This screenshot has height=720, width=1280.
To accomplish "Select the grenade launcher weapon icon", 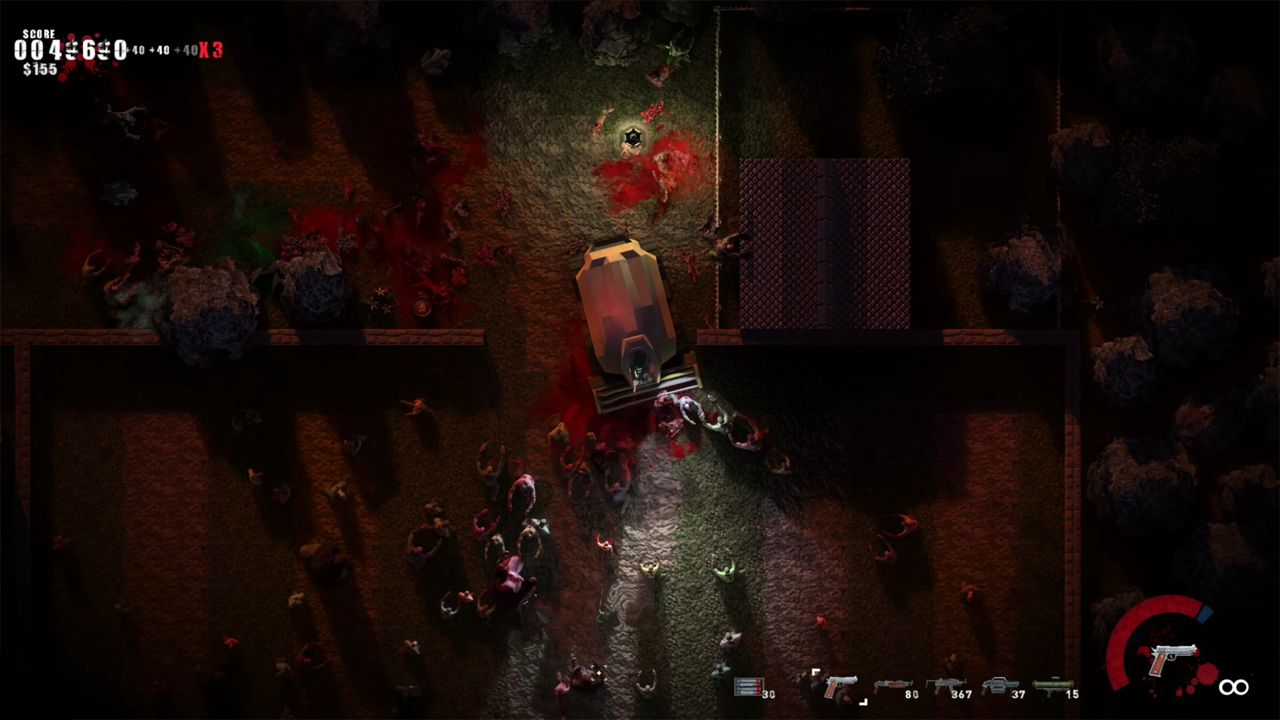I will 1000,683.
